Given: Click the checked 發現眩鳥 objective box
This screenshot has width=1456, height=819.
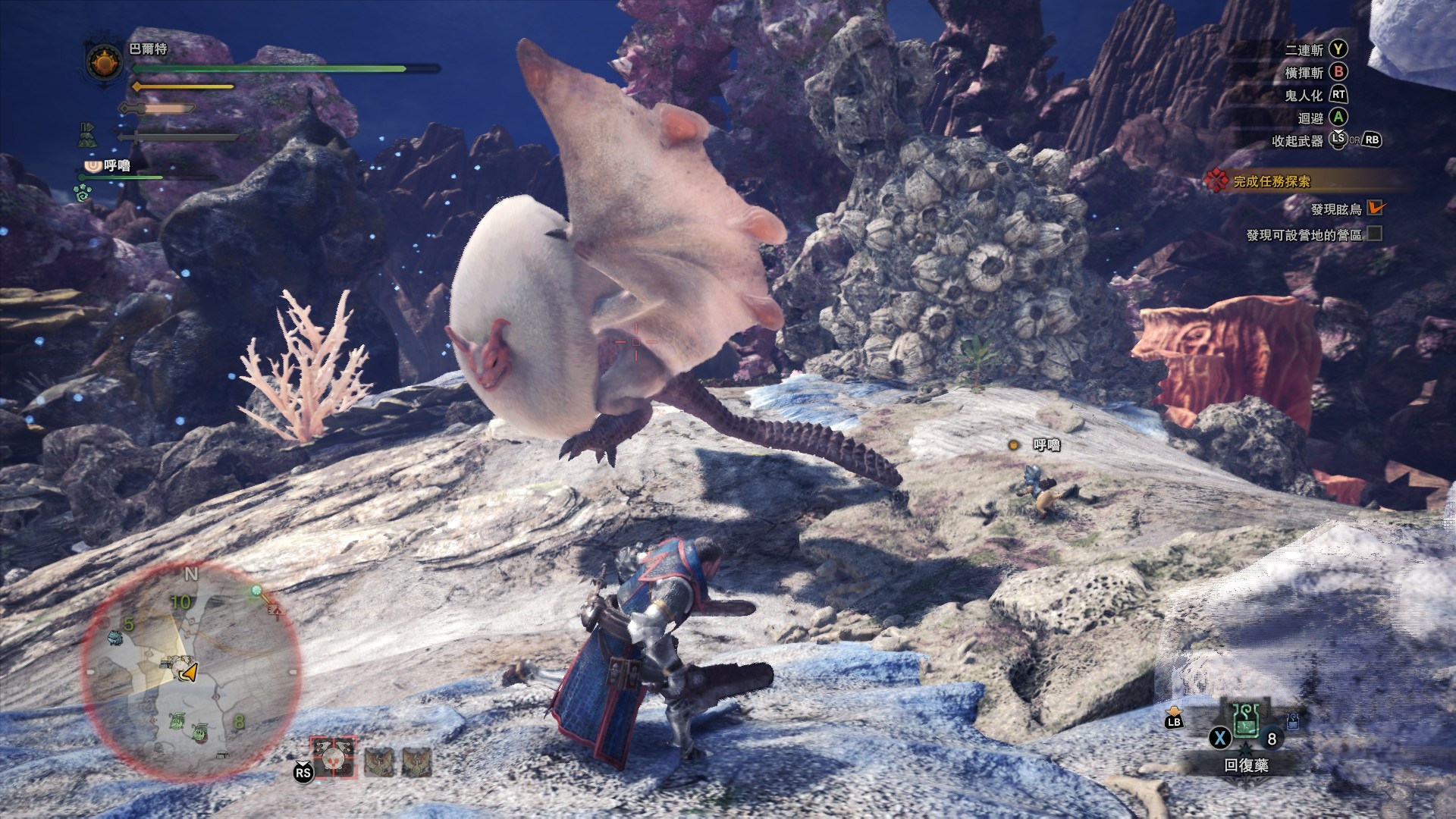Looking at the screenshot, I should click(x=1375, y=209).
